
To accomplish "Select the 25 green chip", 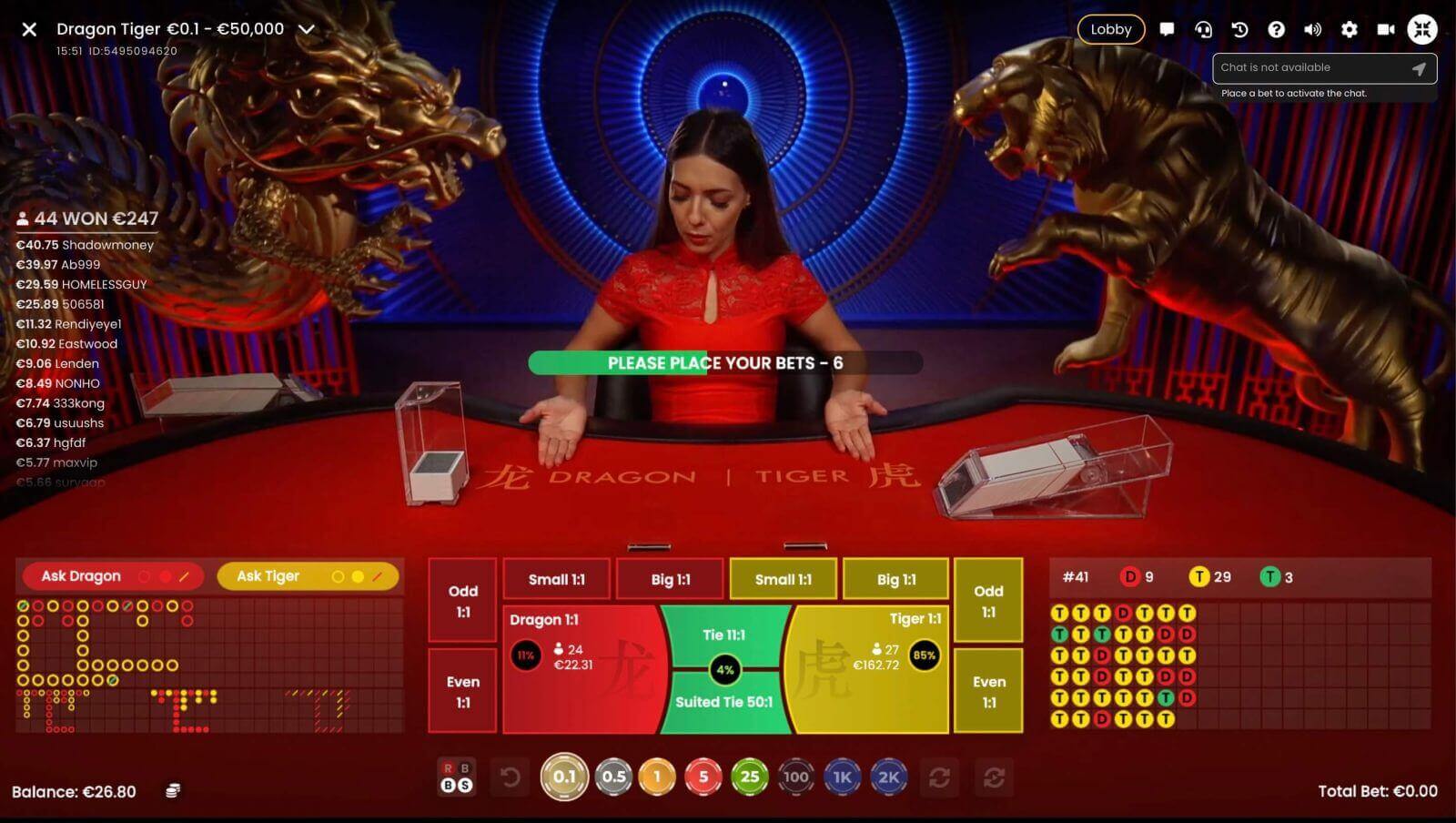I will coord(750,777).
